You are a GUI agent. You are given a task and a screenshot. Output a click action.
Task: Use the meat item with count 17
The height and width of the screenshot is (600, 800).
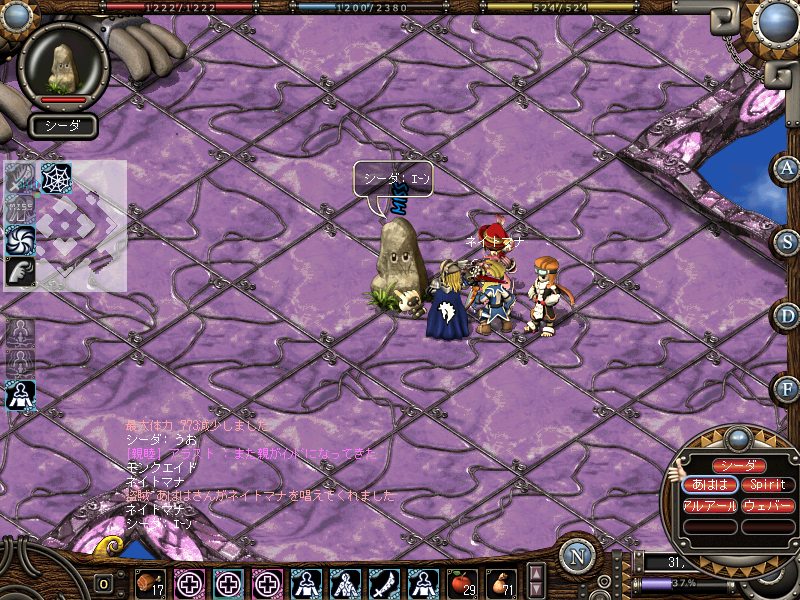pos(150,582)
